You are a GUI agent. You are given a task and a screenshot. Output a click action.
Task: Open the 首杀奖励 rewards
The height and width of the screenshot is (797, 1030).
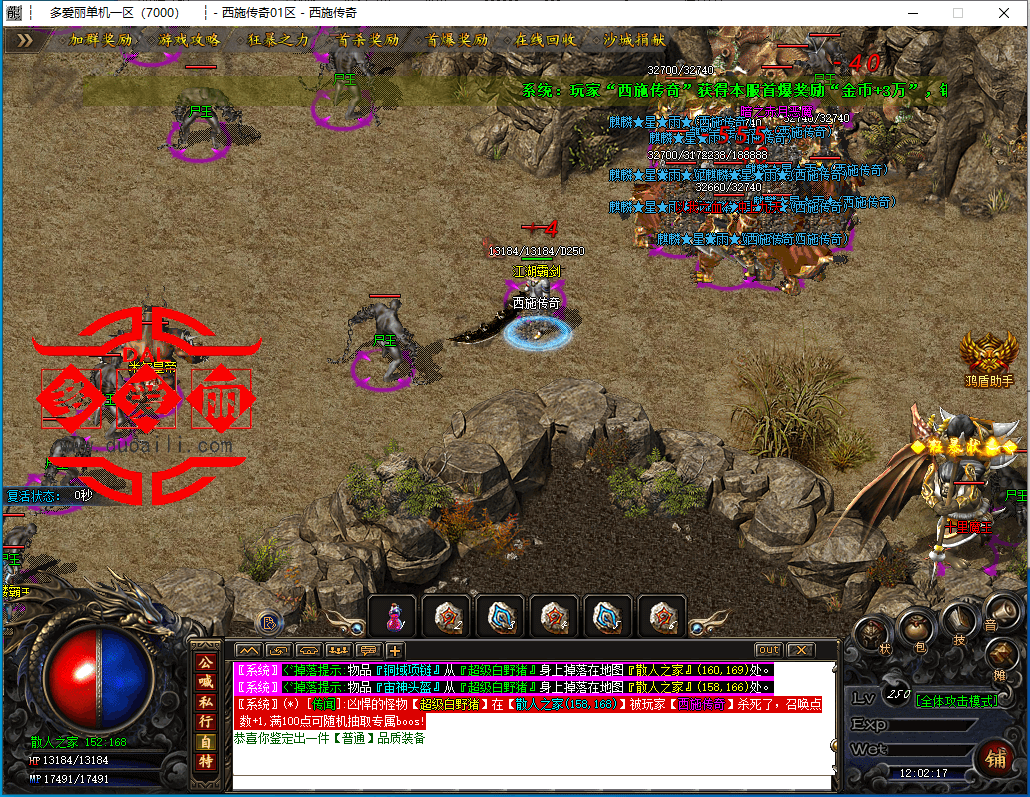tap(368, 40)
